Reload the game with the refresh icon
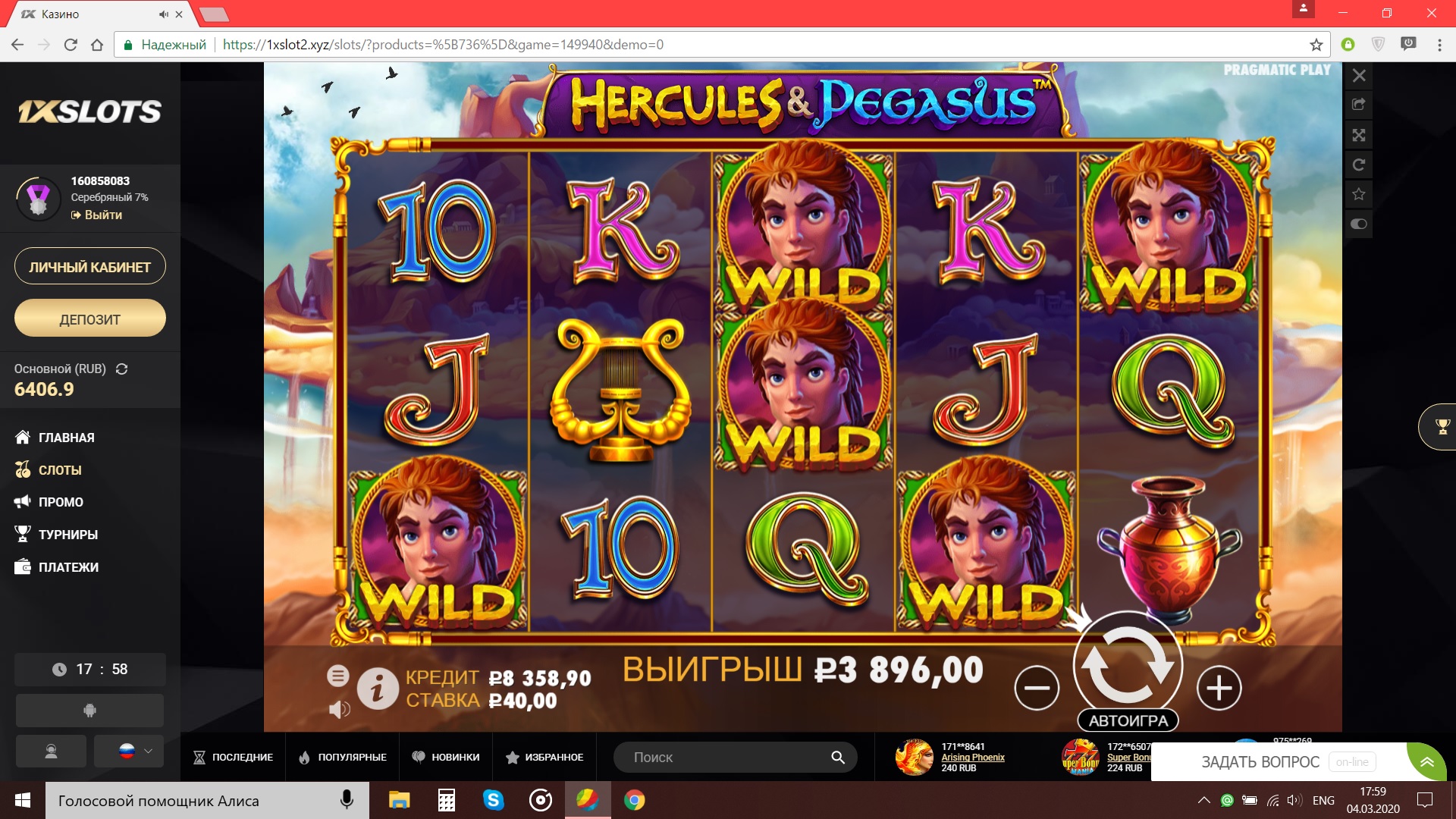 point(1359,165)
